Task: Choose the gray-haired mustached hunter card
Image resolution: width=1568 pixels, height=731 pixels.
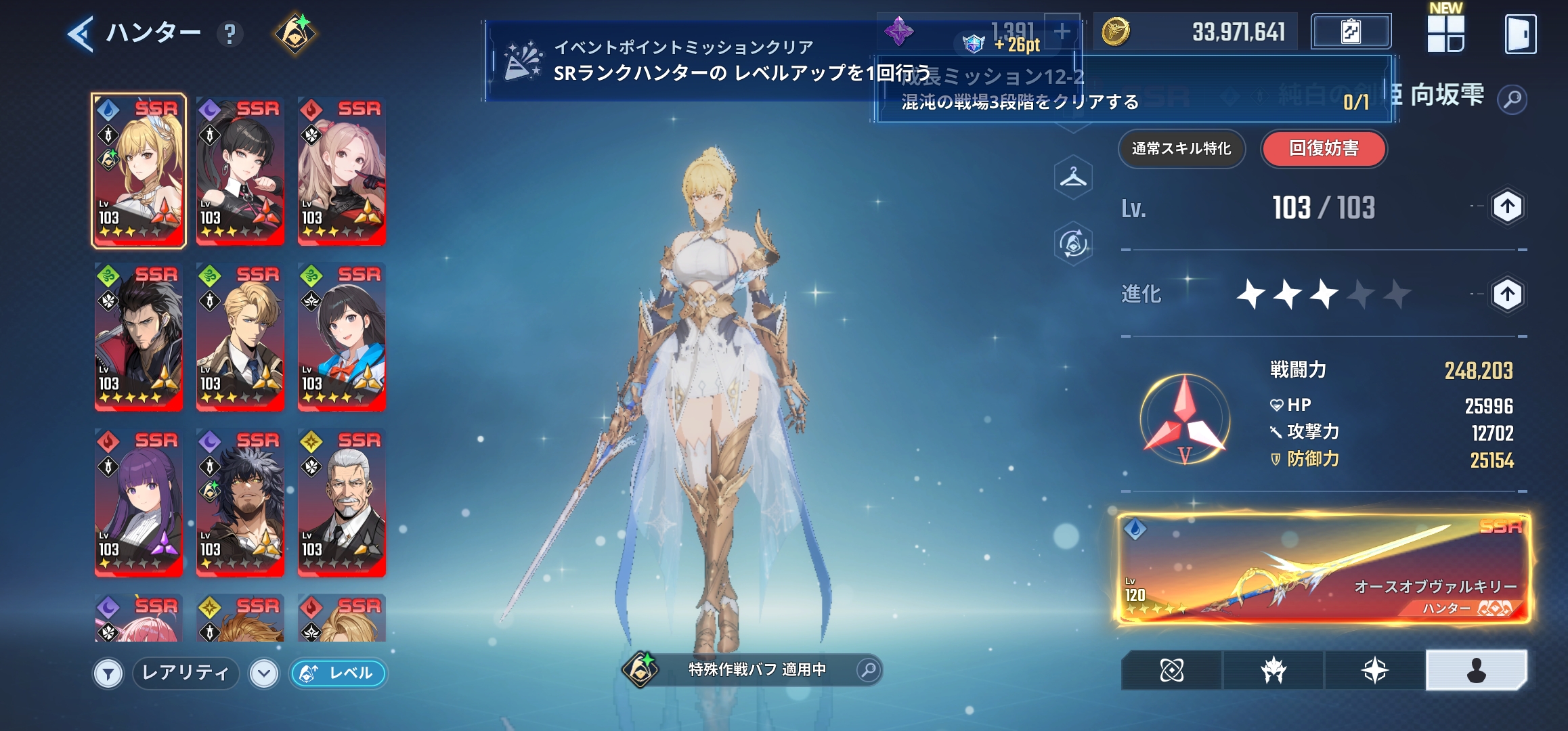Action: (x=342, y=502)
